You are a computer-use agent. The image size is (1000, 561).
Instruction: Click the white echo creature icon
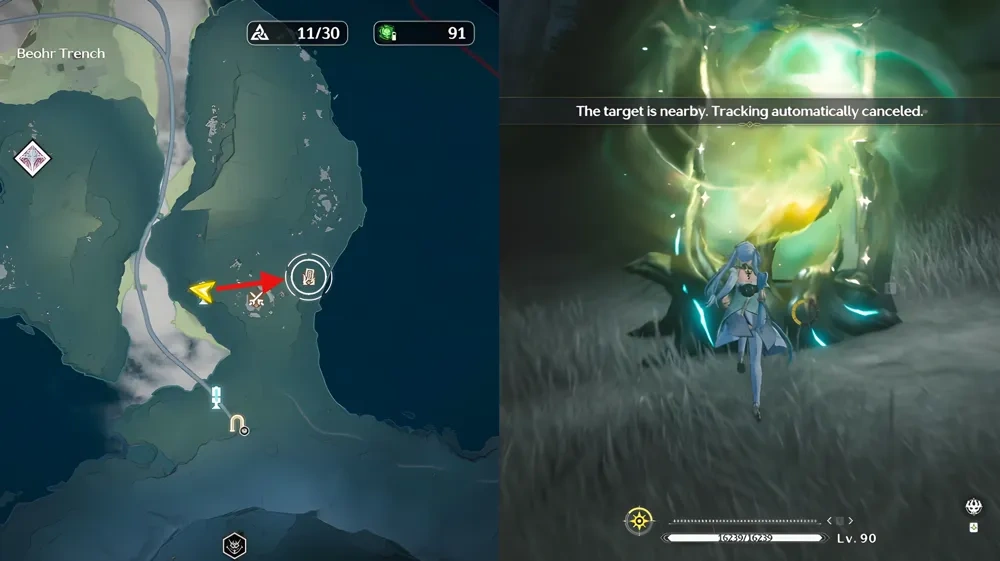(x=972, y=507)
